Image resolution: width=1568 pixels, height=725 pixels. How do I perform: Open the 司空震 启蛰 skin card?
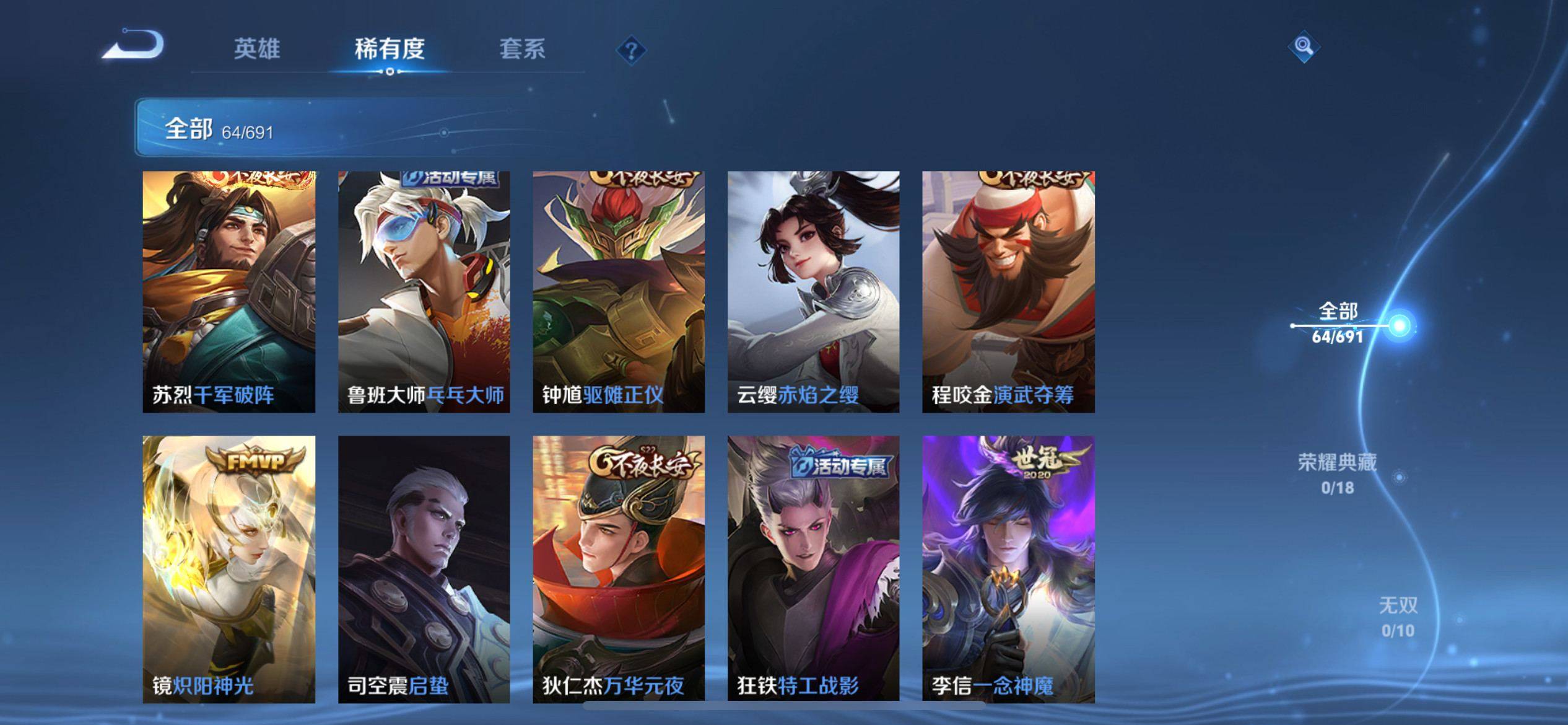(424, 569)
